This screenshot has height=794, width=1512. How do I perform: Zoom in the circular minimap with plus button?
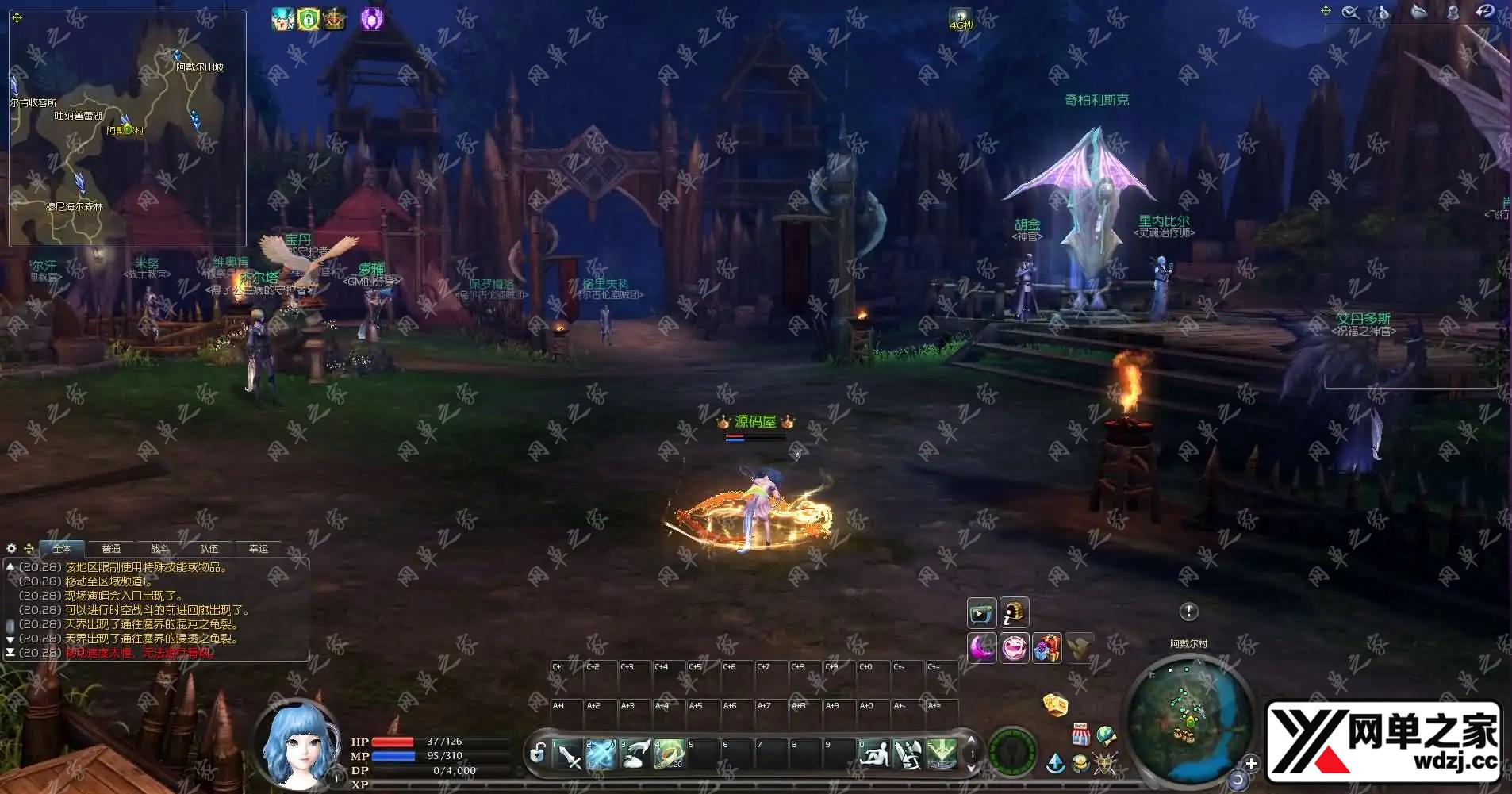(1251, 764)
